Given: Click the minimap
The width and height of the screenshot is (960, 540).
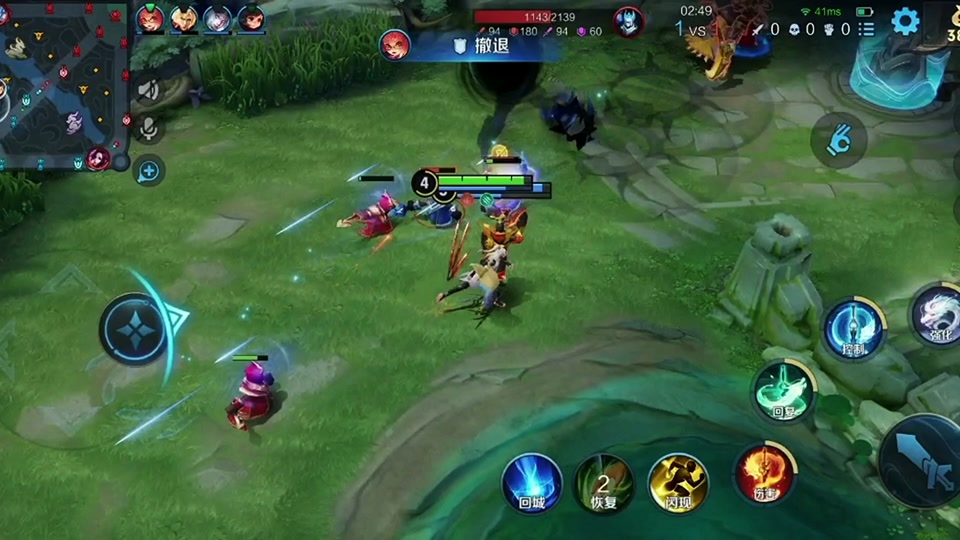Looking at the screenshot, I should click(x=60, y=85).
